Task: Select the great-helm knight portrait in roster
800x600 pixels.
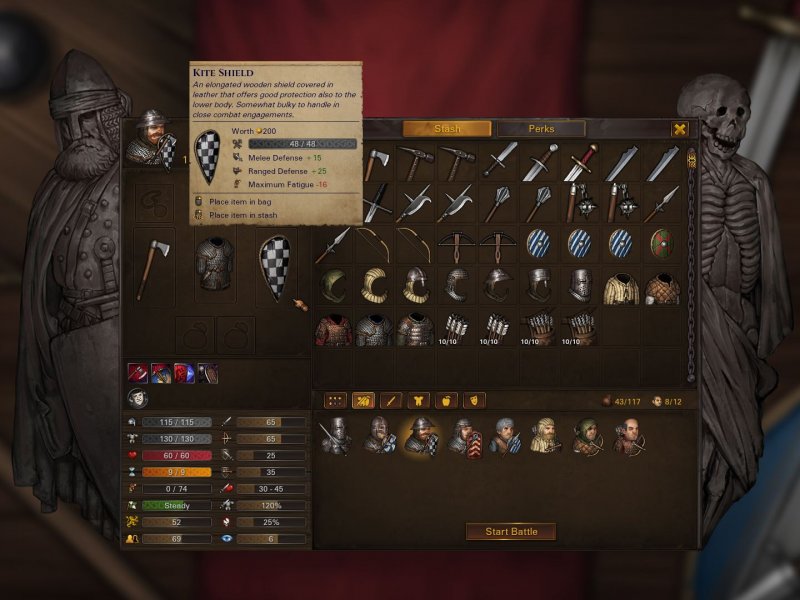Action: [x=334, y=436]
